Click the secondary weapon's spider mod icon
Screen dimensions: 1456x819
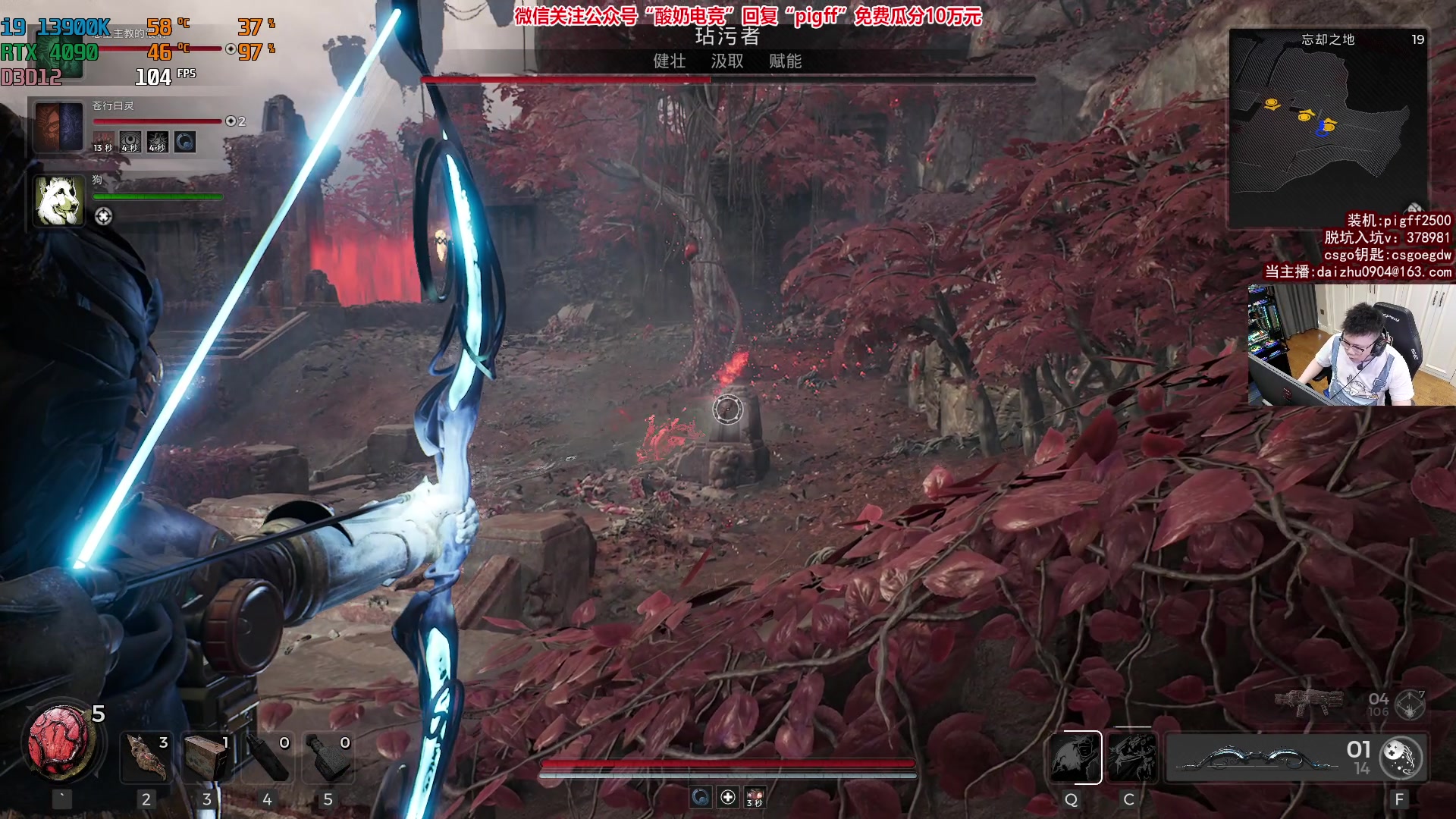1410,704
